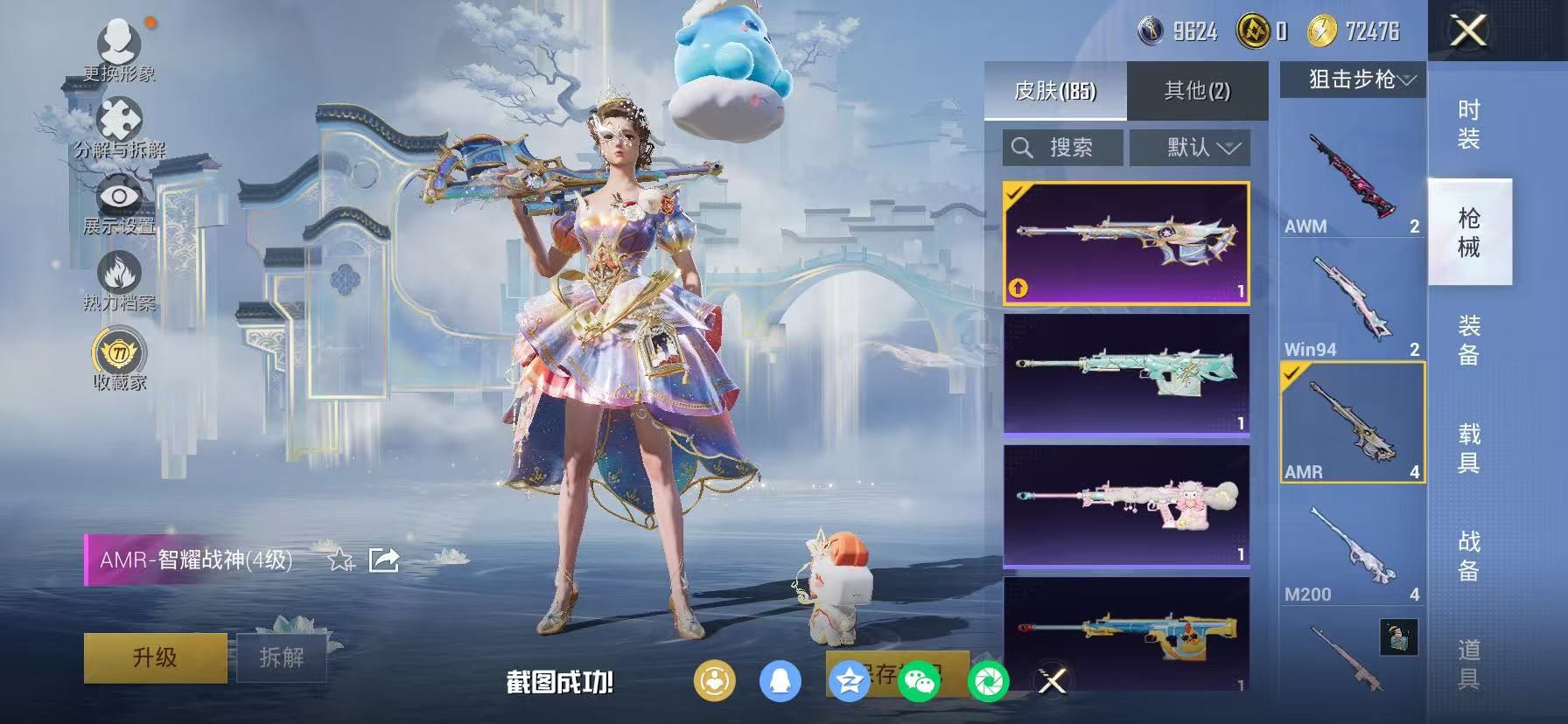Select the M200 weapon entry

point(1350,542)
